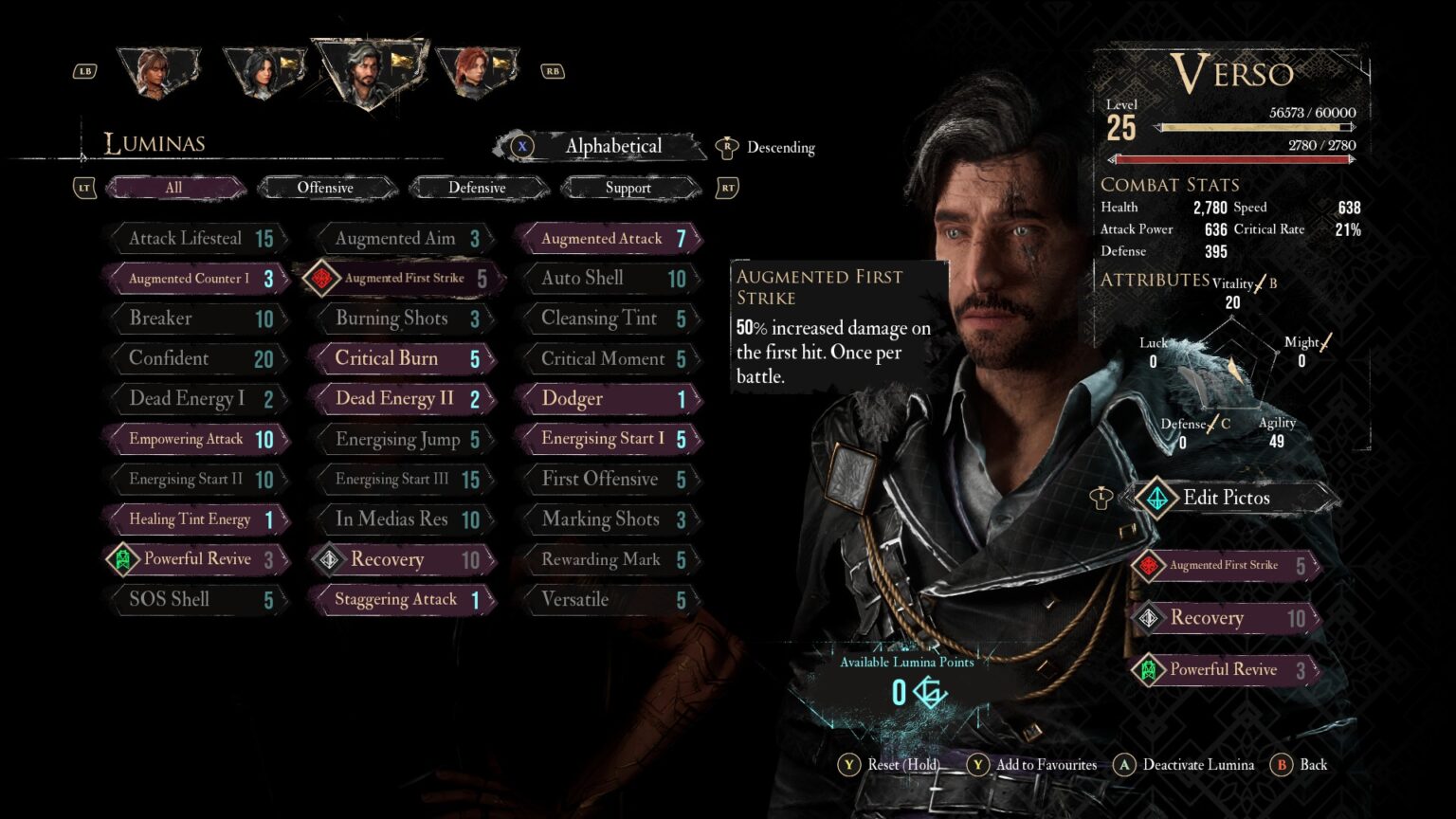Click the equipped Recovery picto slot
Screen dimensions: 1456x819
point(1226,618)
